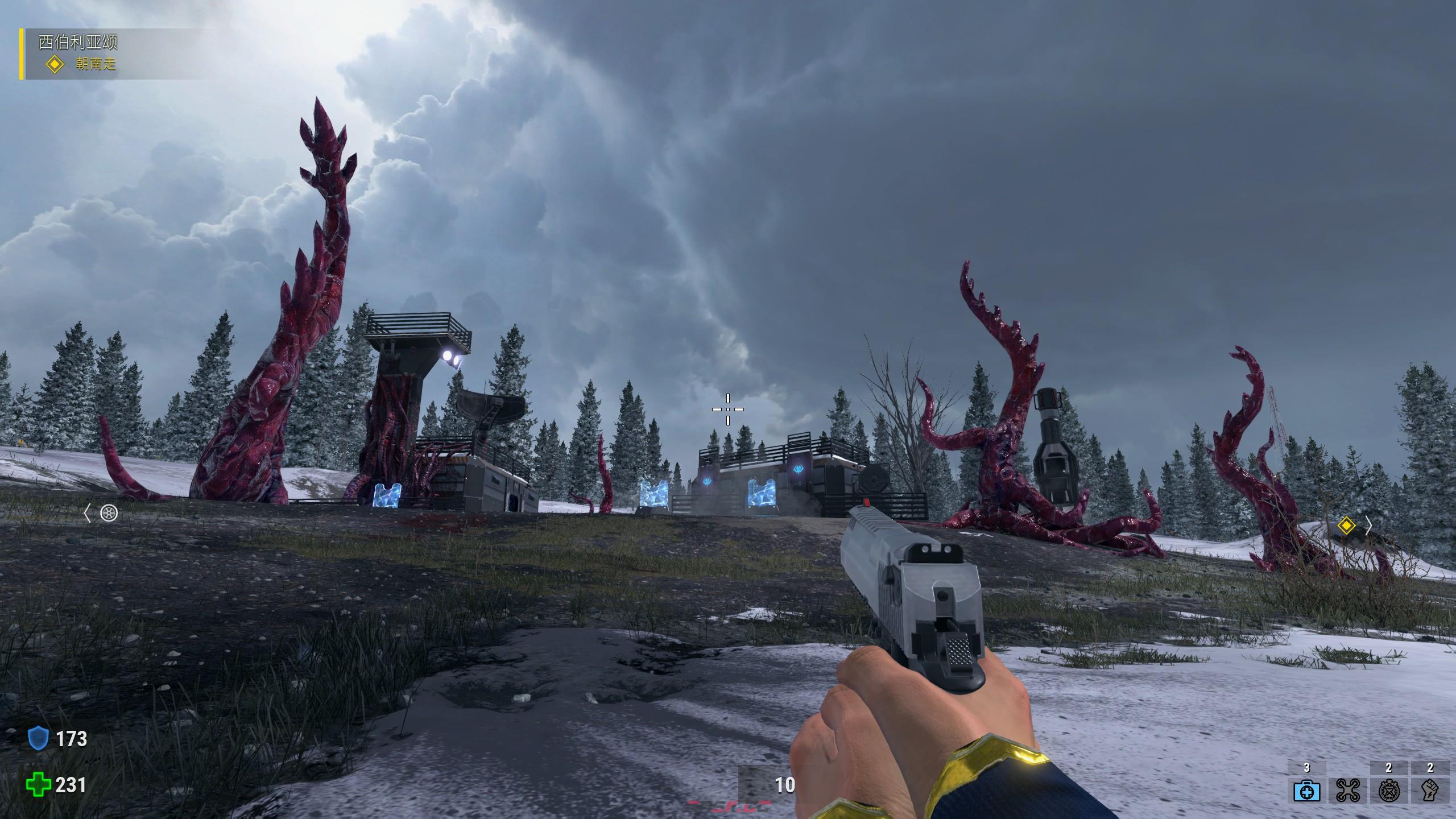Activate the stopwatch time-warp gadget
This screenshot has width=1456, height=819.
click(x=1388, y=791)
